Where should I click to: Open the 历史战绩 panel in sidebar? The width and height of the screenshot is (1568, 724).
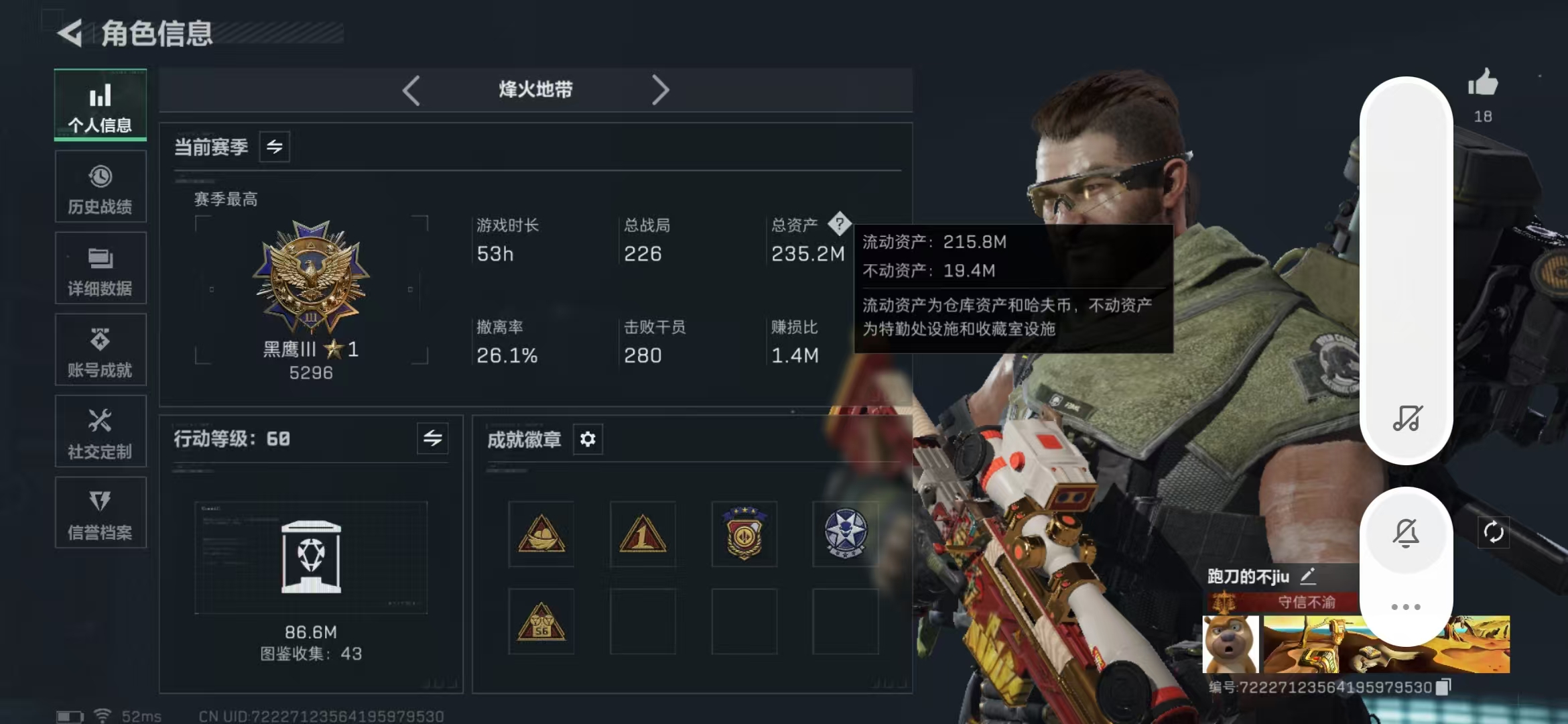coord(100,186)
